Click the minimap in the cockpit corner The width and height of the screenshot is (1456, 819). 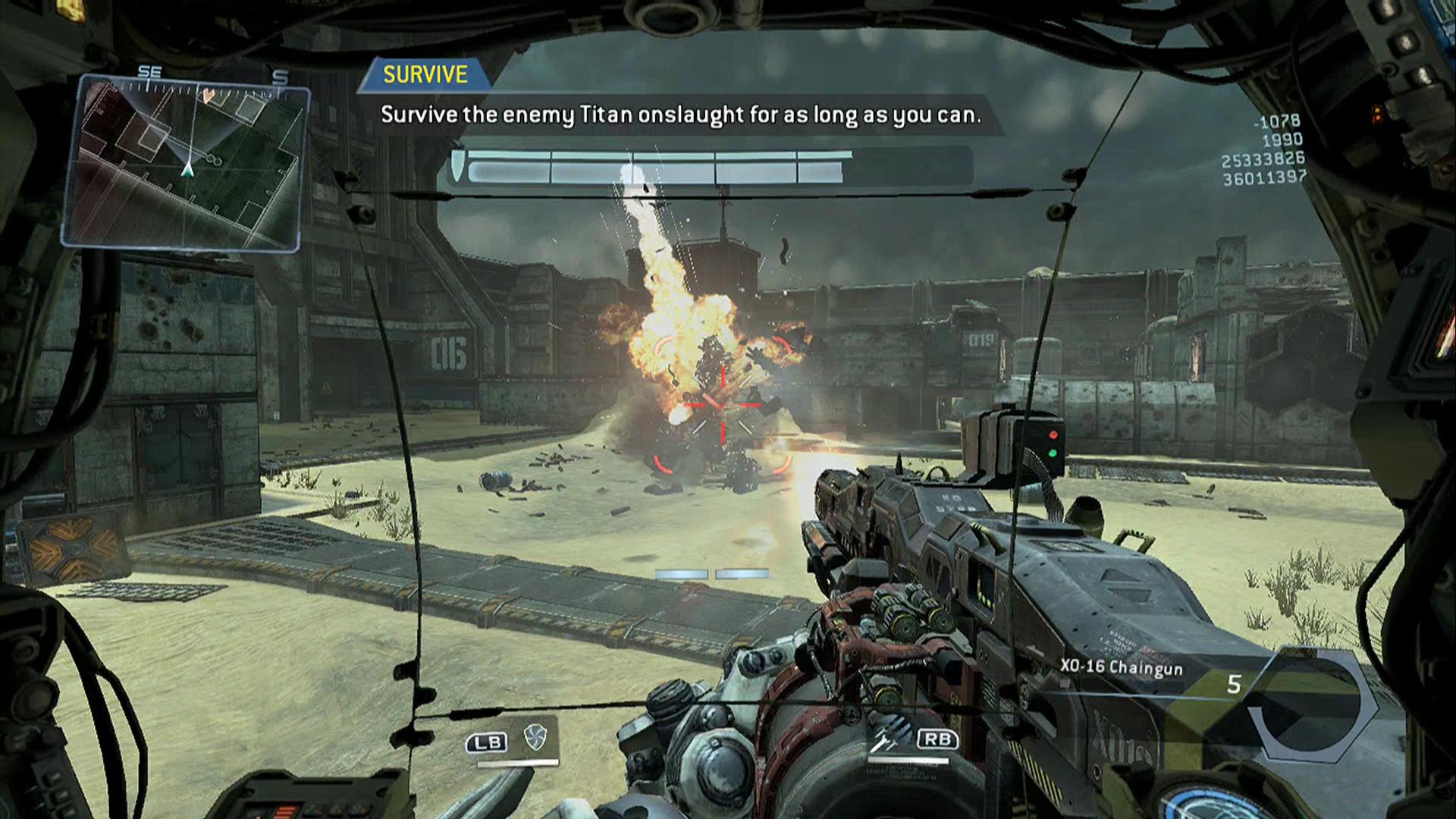(185, 163)
